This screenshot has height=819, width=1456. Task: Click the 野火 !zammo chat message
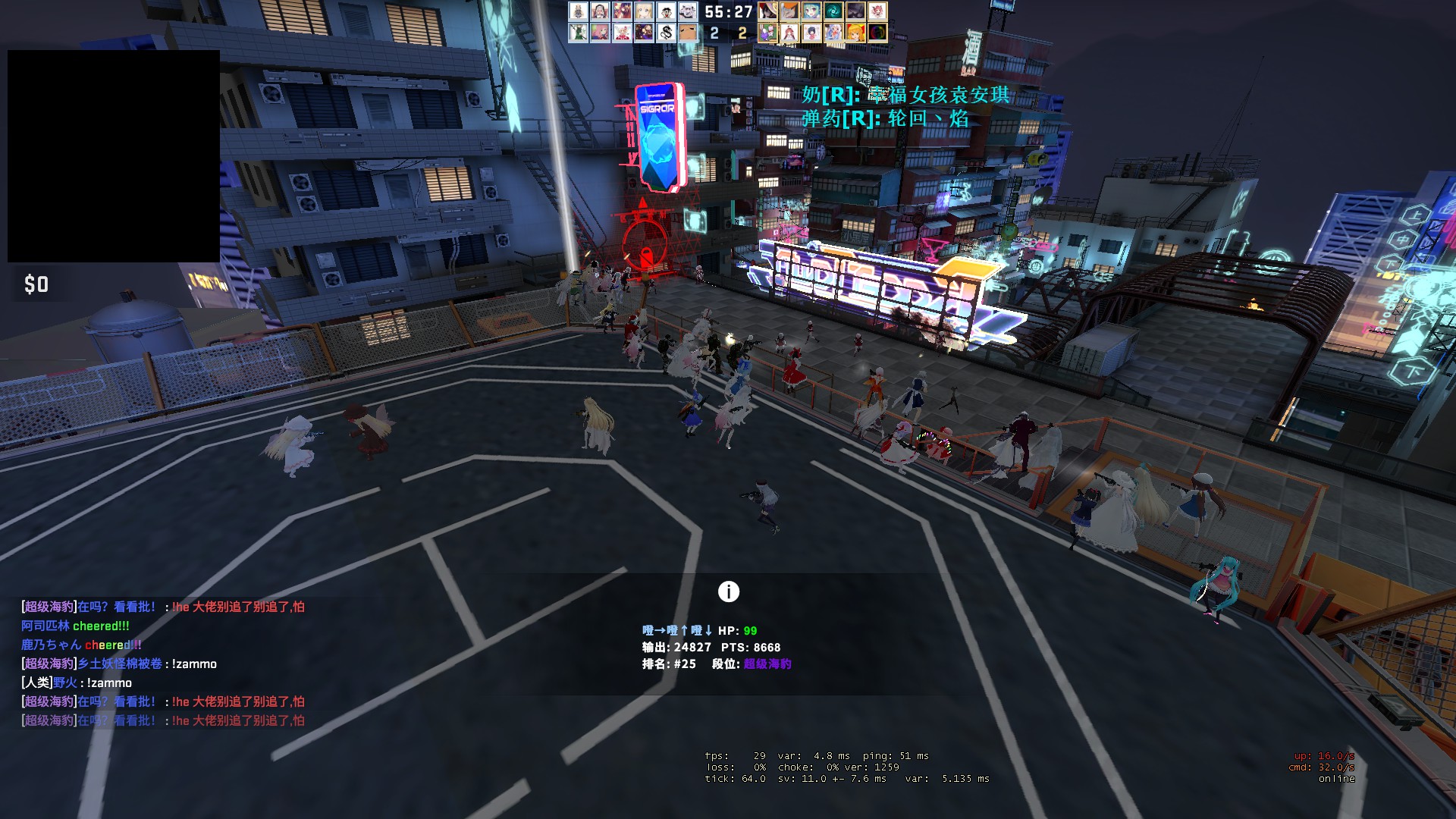77,682
